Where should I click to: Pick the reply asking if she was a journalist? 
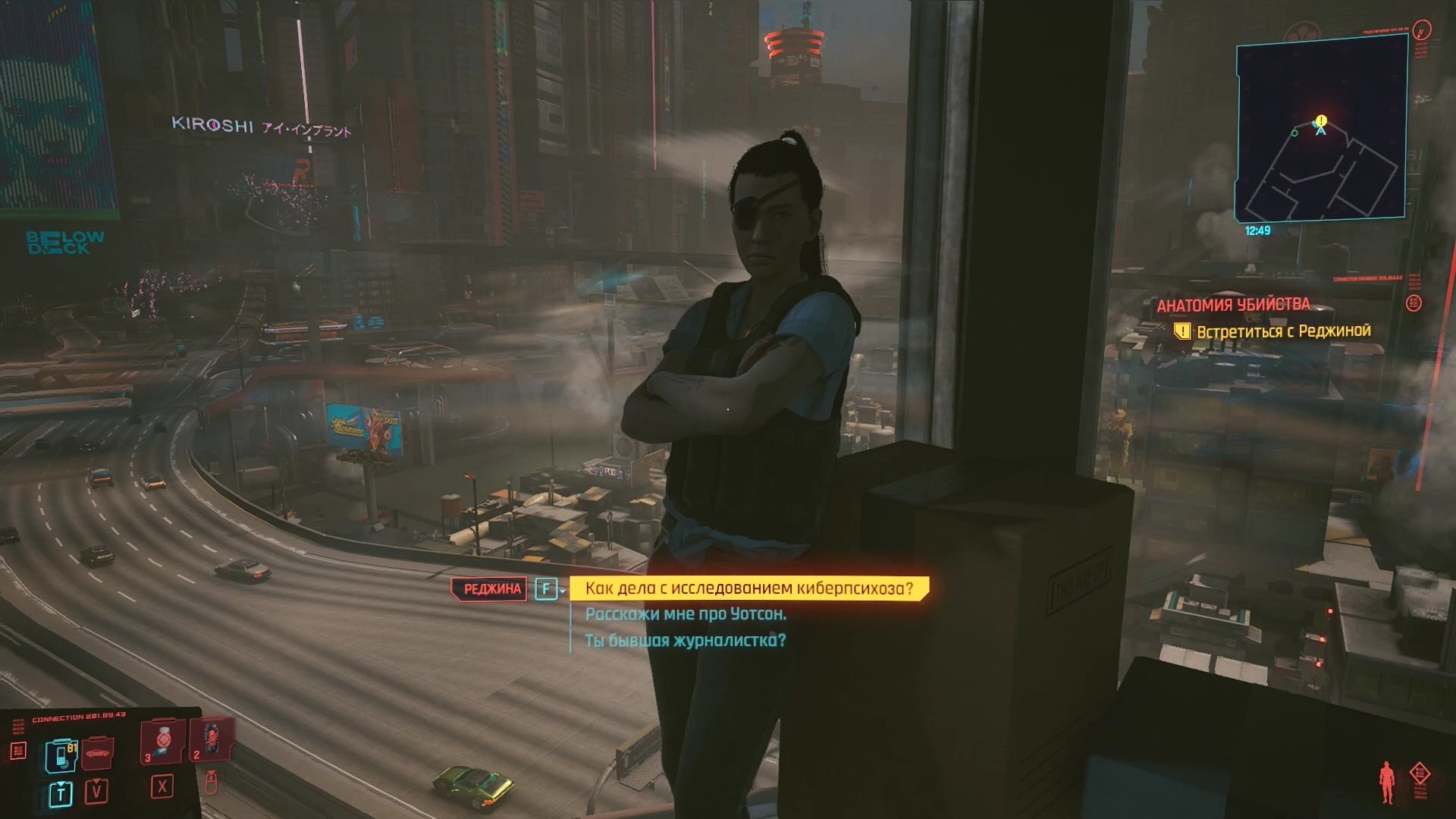(685, 641)
